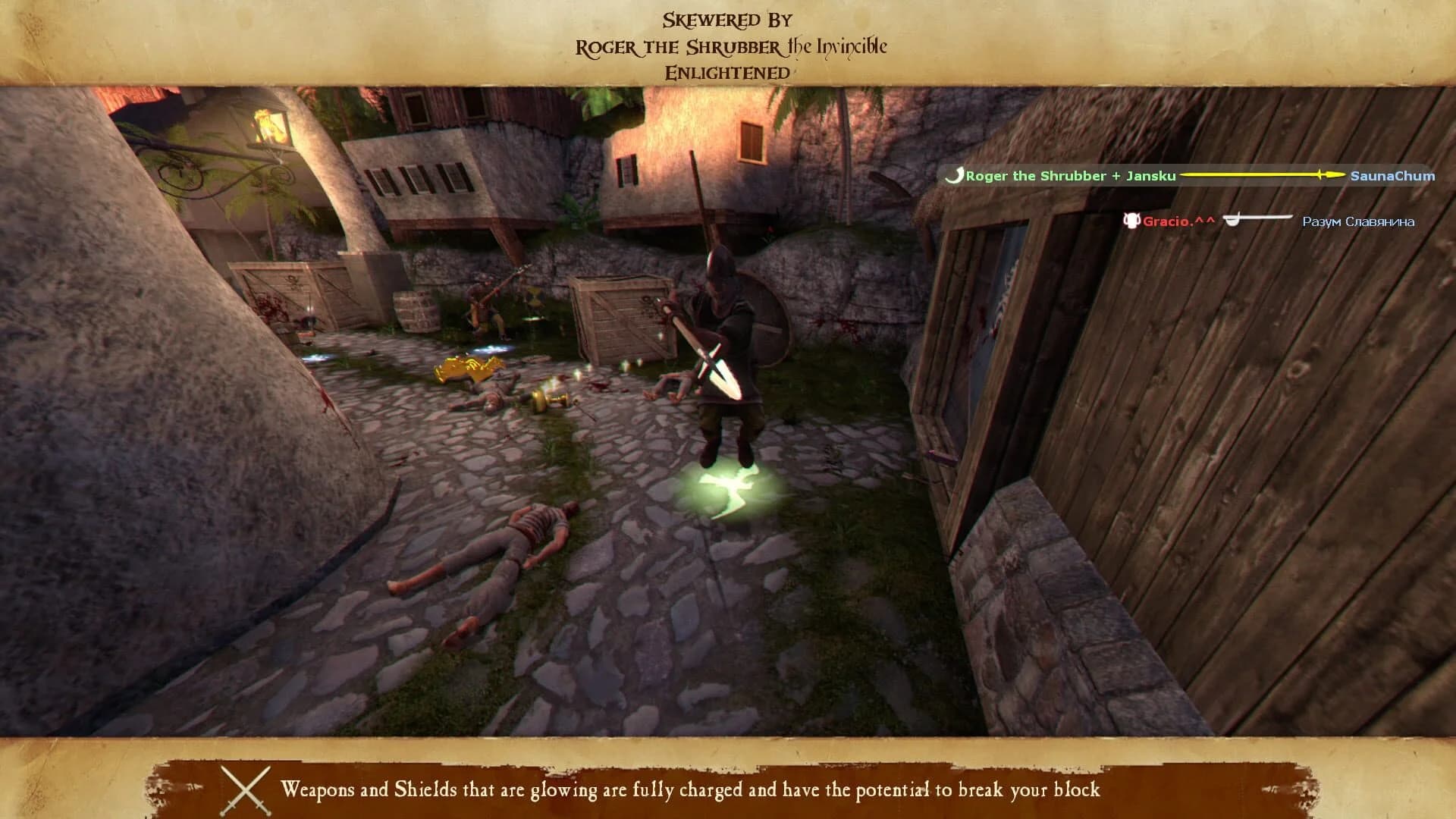Select the Skewered By death header
The height and width of the screenshot is (819, 1456).
click(x=727, y=19)
